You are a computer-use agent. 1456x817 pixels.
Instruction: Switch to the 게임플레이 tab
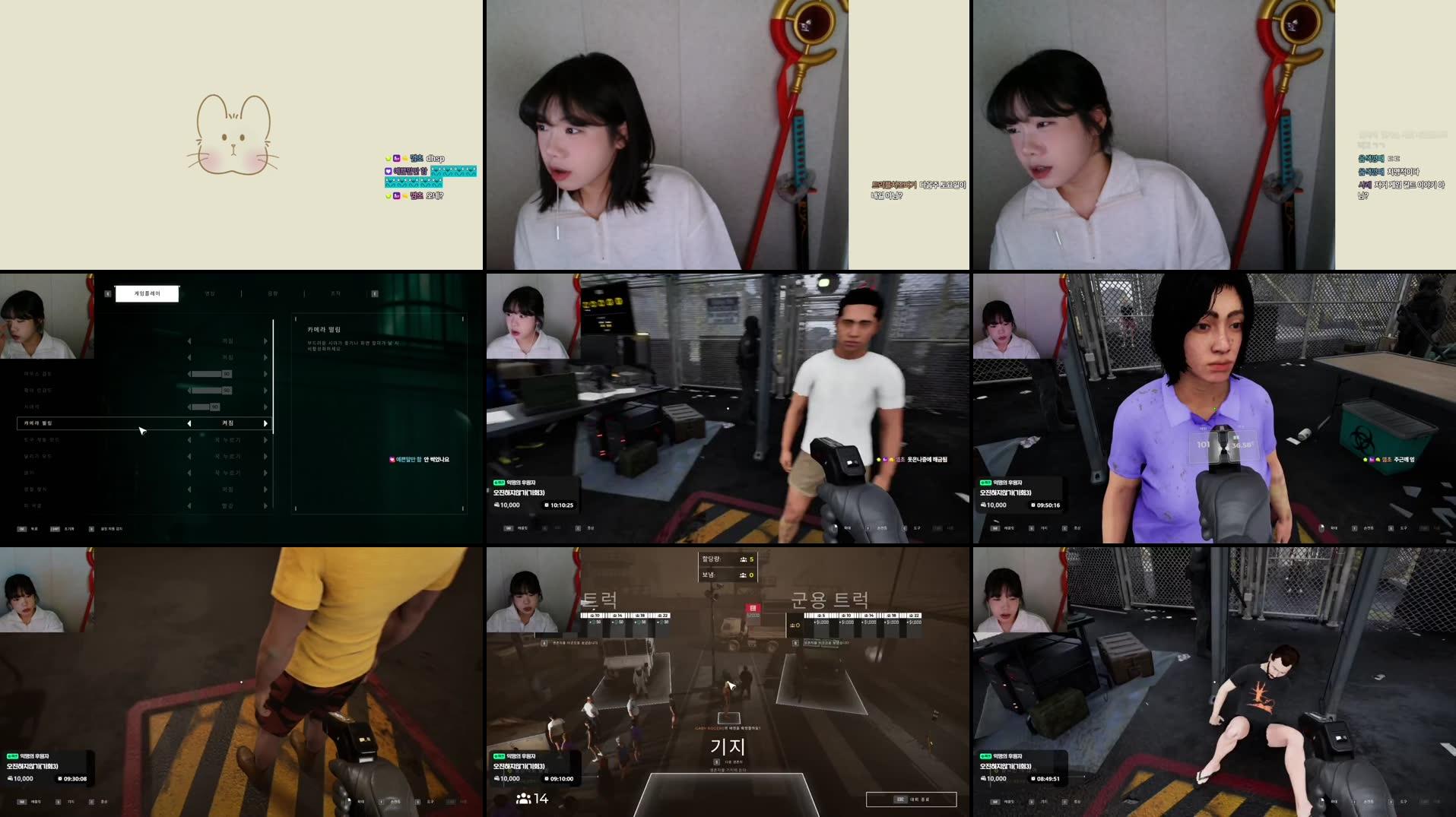(x=147, y=293)
